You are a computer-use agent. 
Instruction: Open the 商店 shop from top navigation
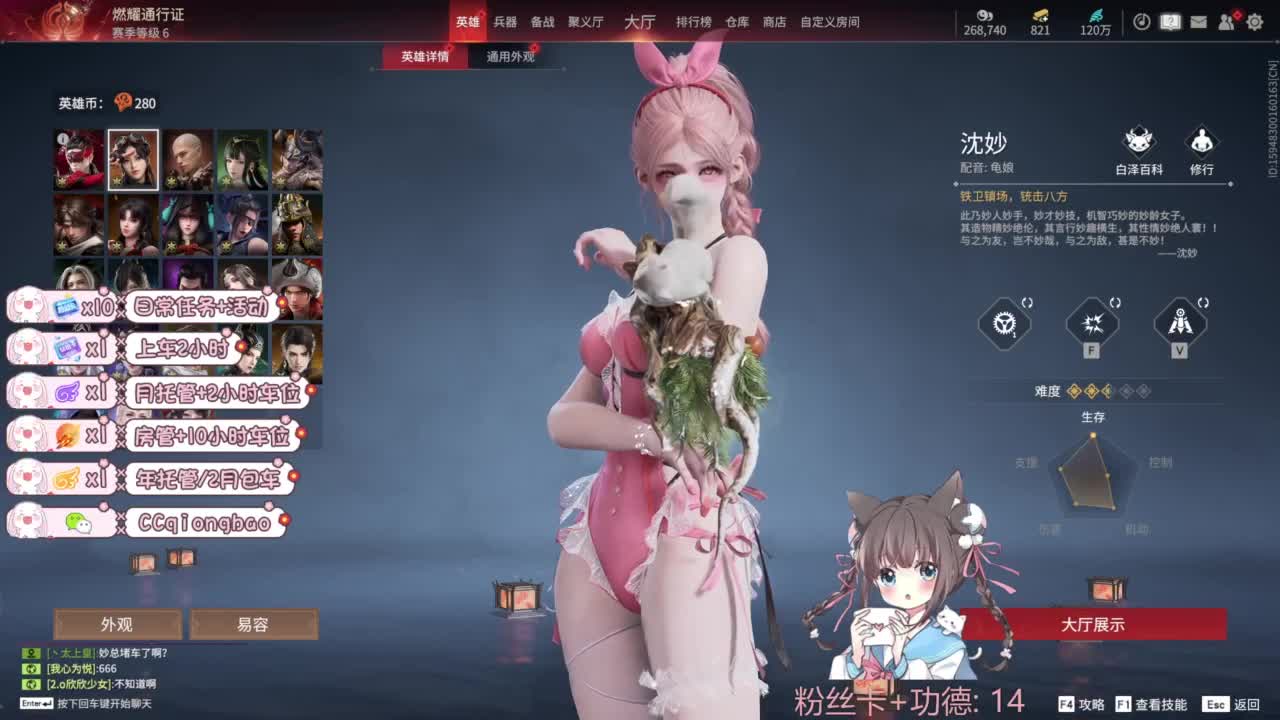click(774, 21)
